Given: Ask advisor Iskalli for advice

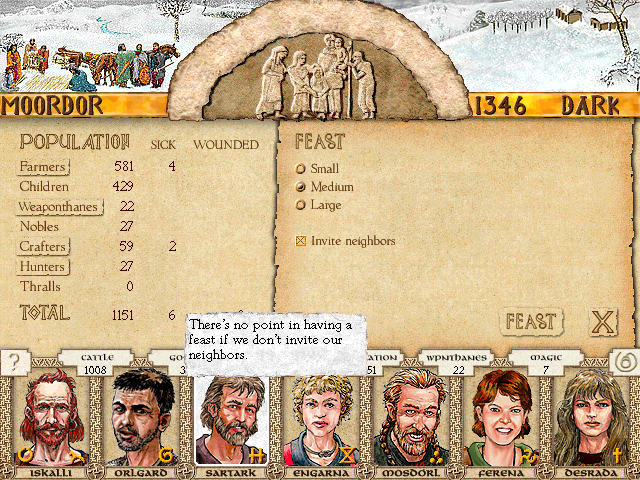Looking at the screenshot, I should pos(45,420).
